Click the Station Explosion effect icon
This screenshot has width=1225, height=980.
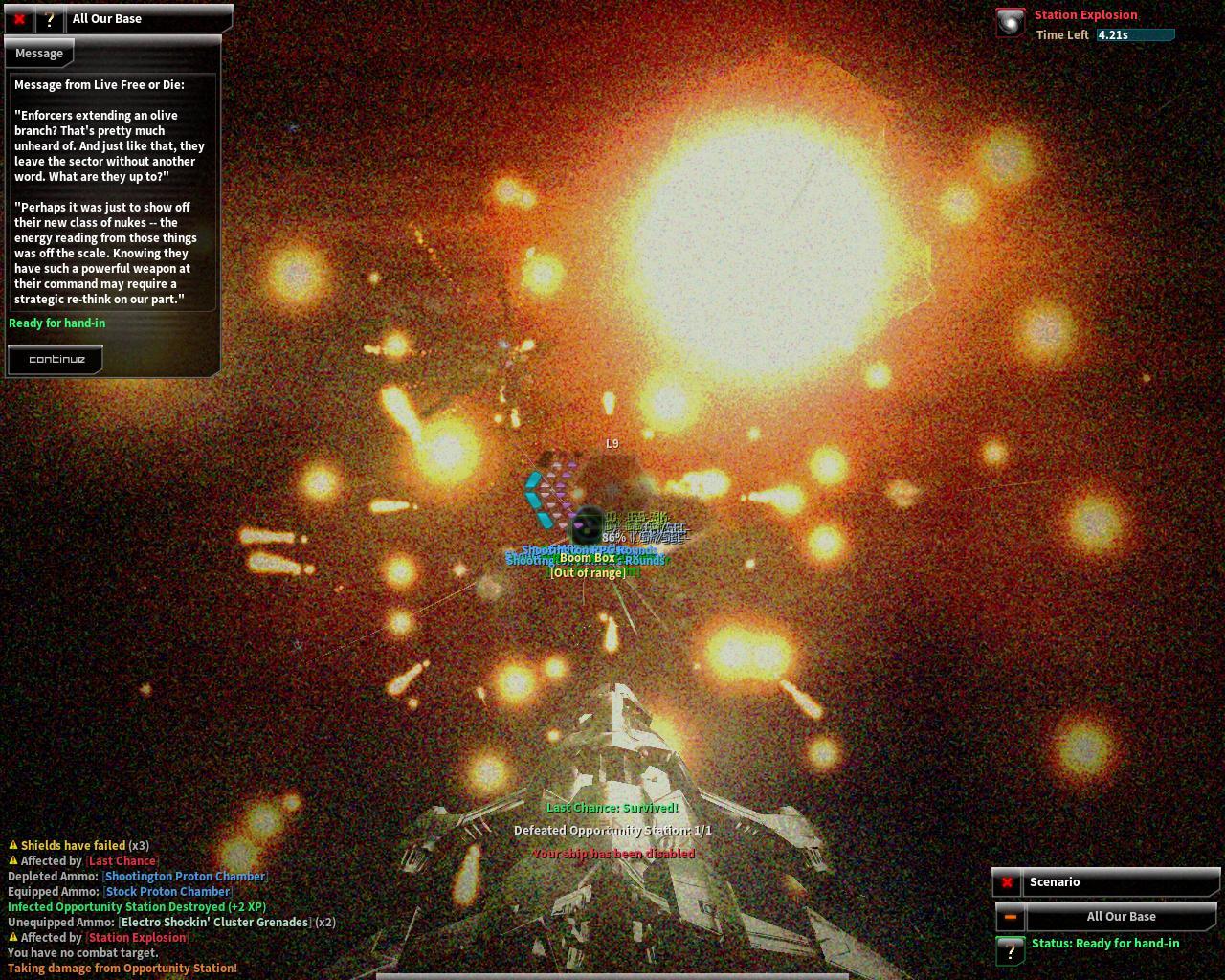(x=1011, y=23)
